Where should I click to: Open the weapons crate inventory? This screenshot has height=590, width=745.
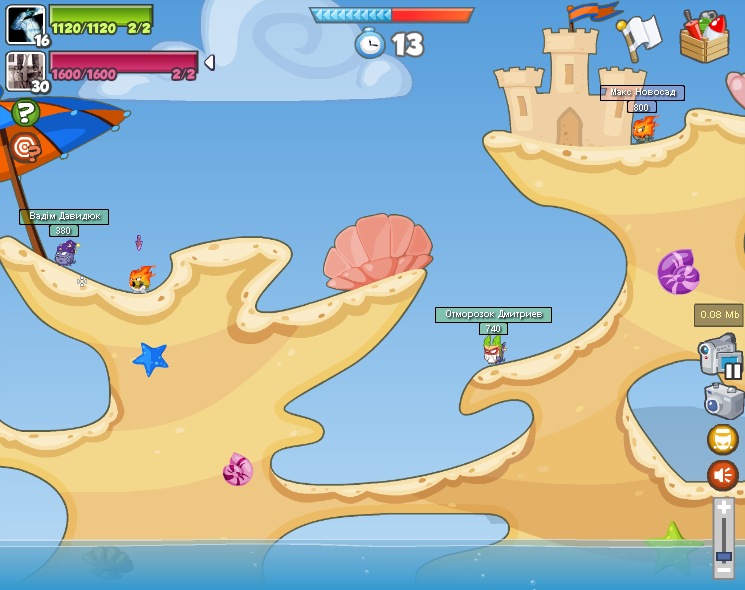tap(704, 35)
